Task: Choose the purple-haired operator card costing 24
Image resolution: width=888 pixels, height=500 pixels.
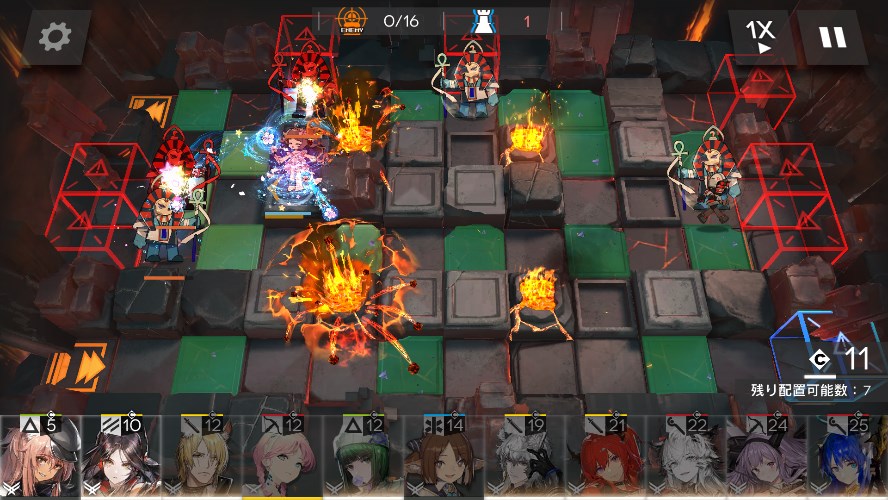Action: pos(769,458)
